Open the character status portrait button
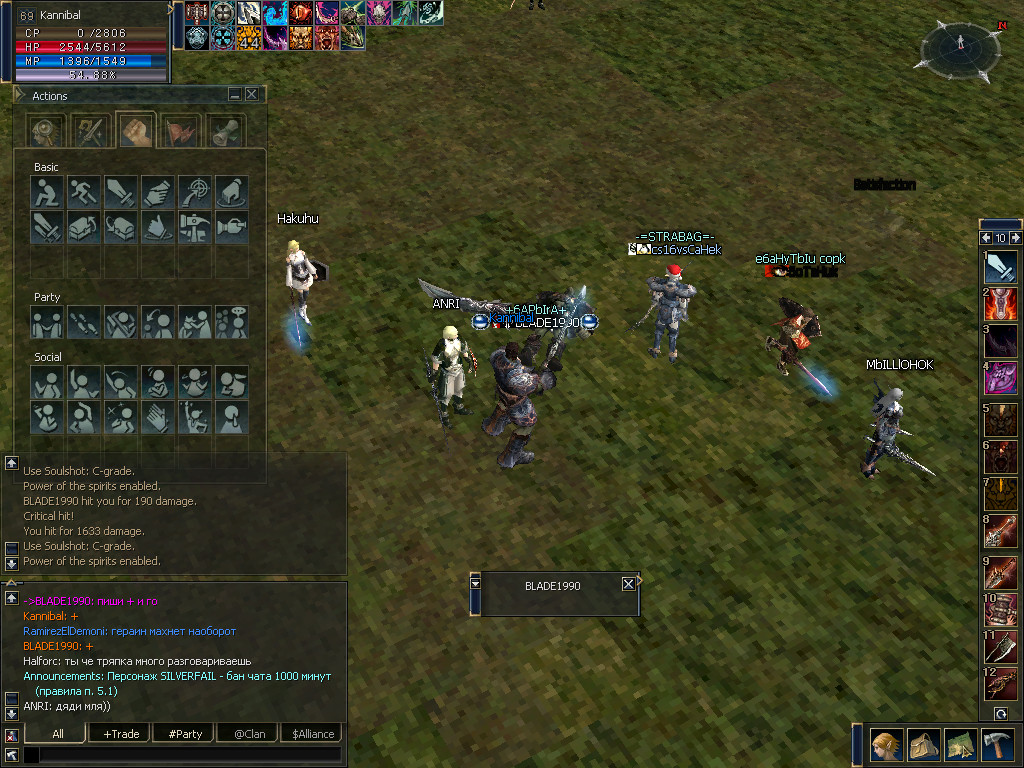Image resolution: width=1024 pixels, height=768 pixels. click(x=886, y=745)
